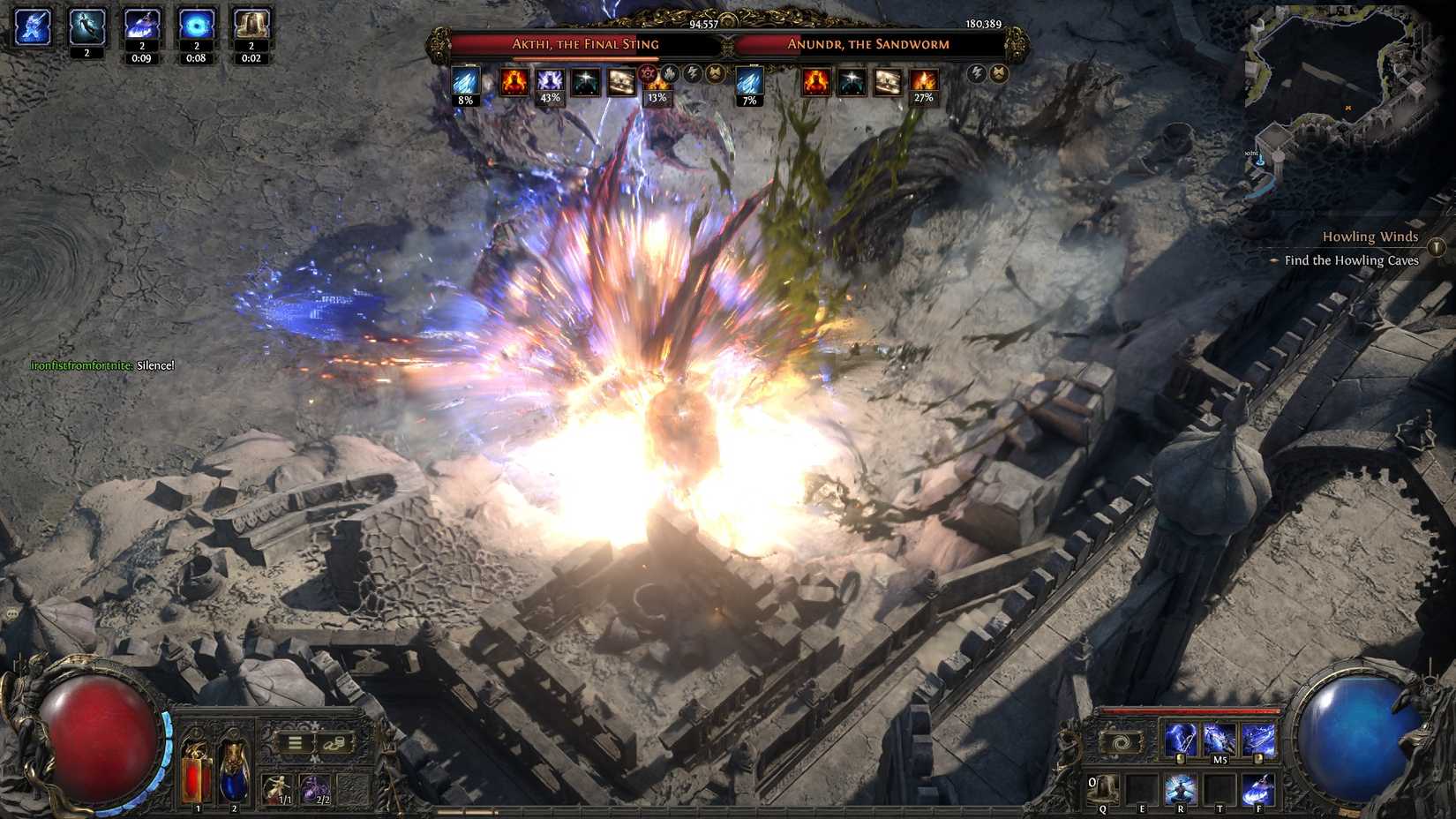This screenshot has width=1456, height=819.
Task: Select the glowing portal buff icon showing 0:08 cooldown
Action: click(197, 25)
